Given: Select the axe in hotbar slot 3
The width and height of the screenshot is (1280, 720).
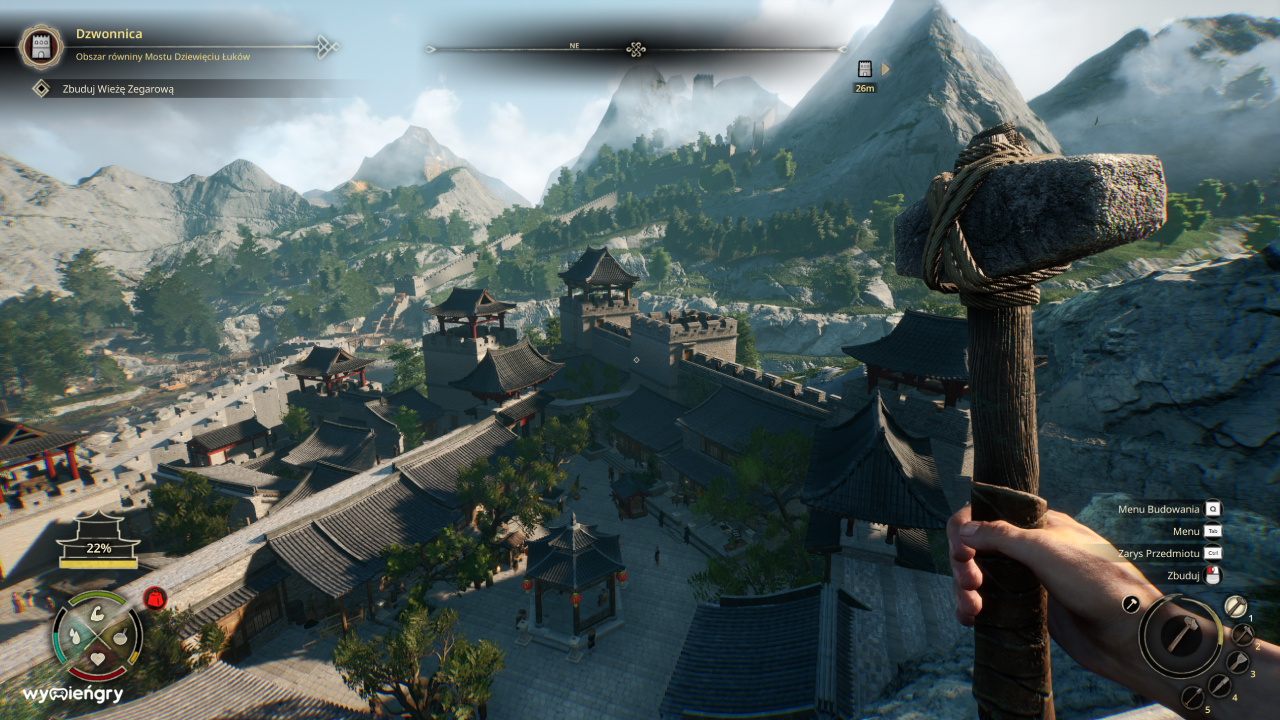Looking at the screenshot, I should [x=1237, y=660].
